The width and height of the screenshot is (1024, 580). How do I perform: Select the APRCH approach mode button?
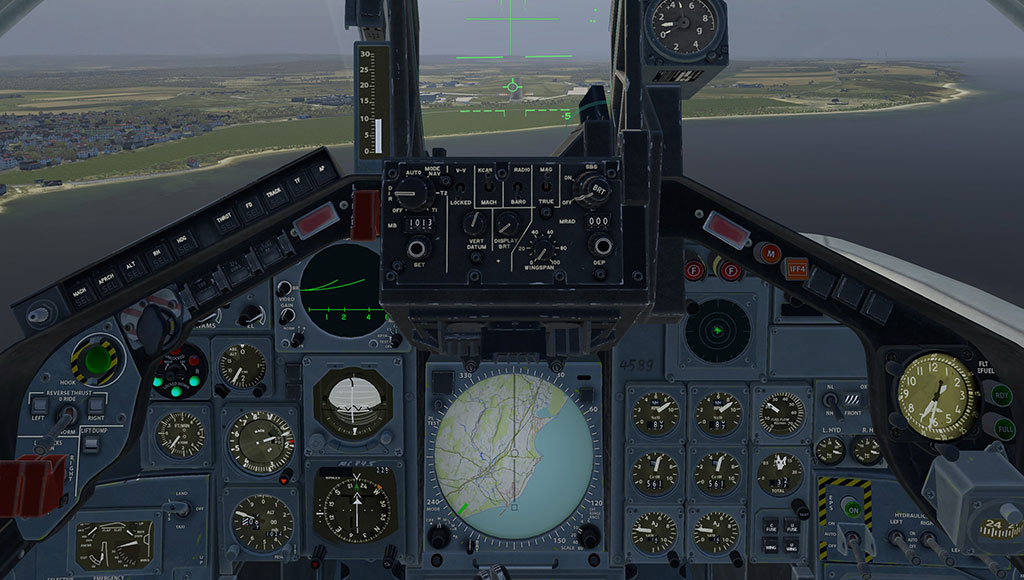point(106,278)
